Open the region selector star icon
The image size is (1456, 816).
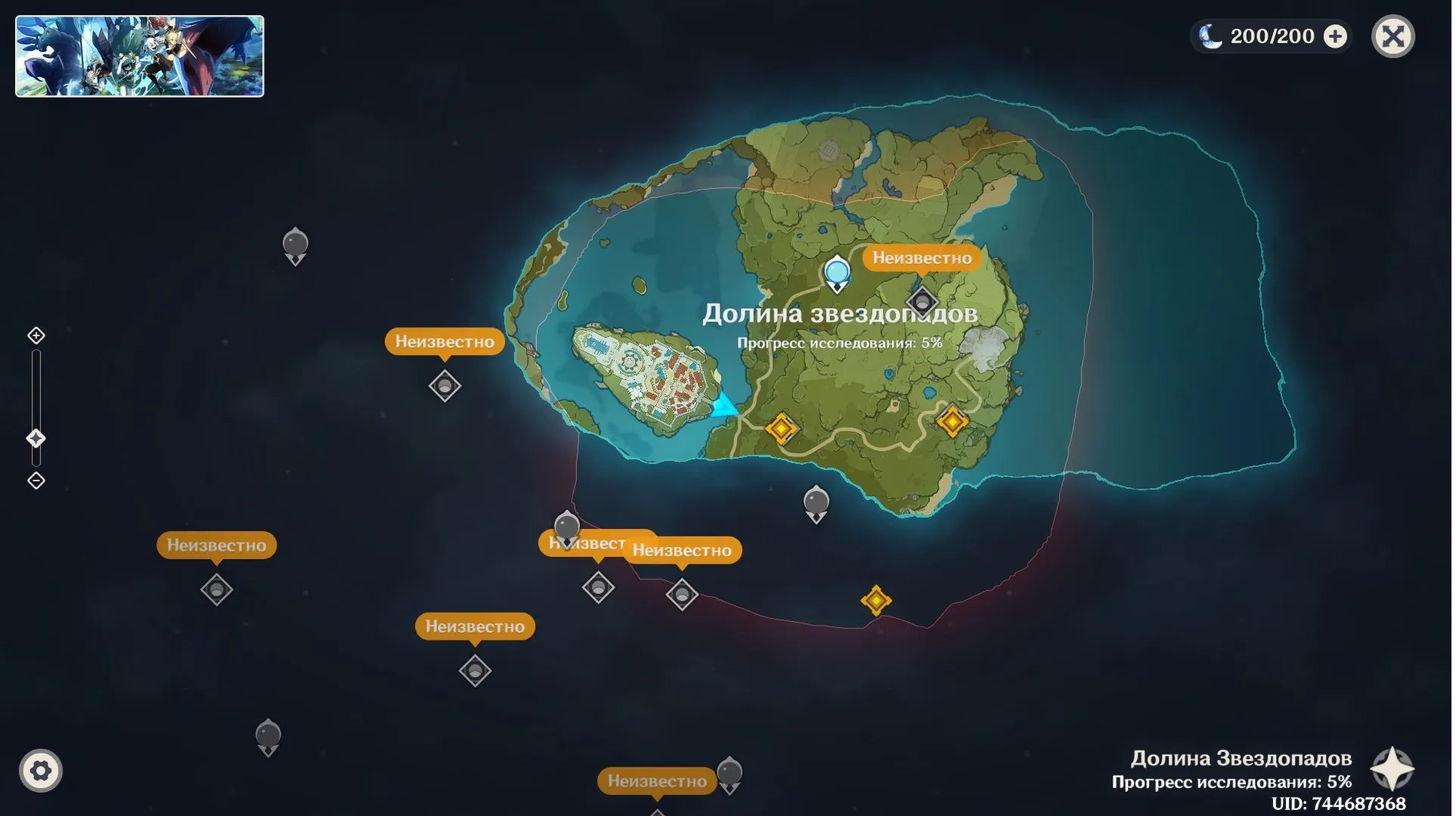pos(1392,769)
